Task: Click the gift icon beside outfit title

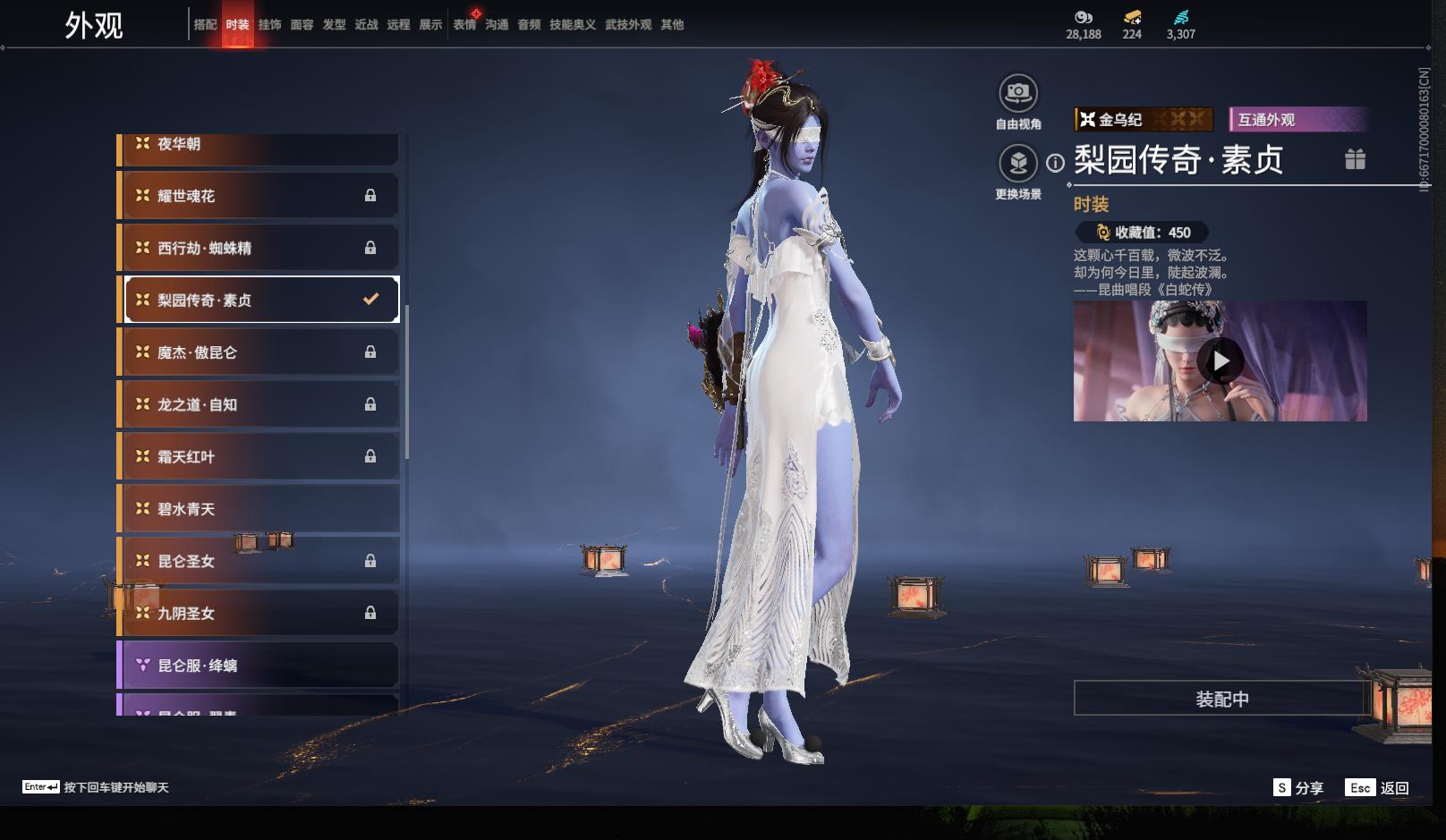Action: [x=1355, y=160]
